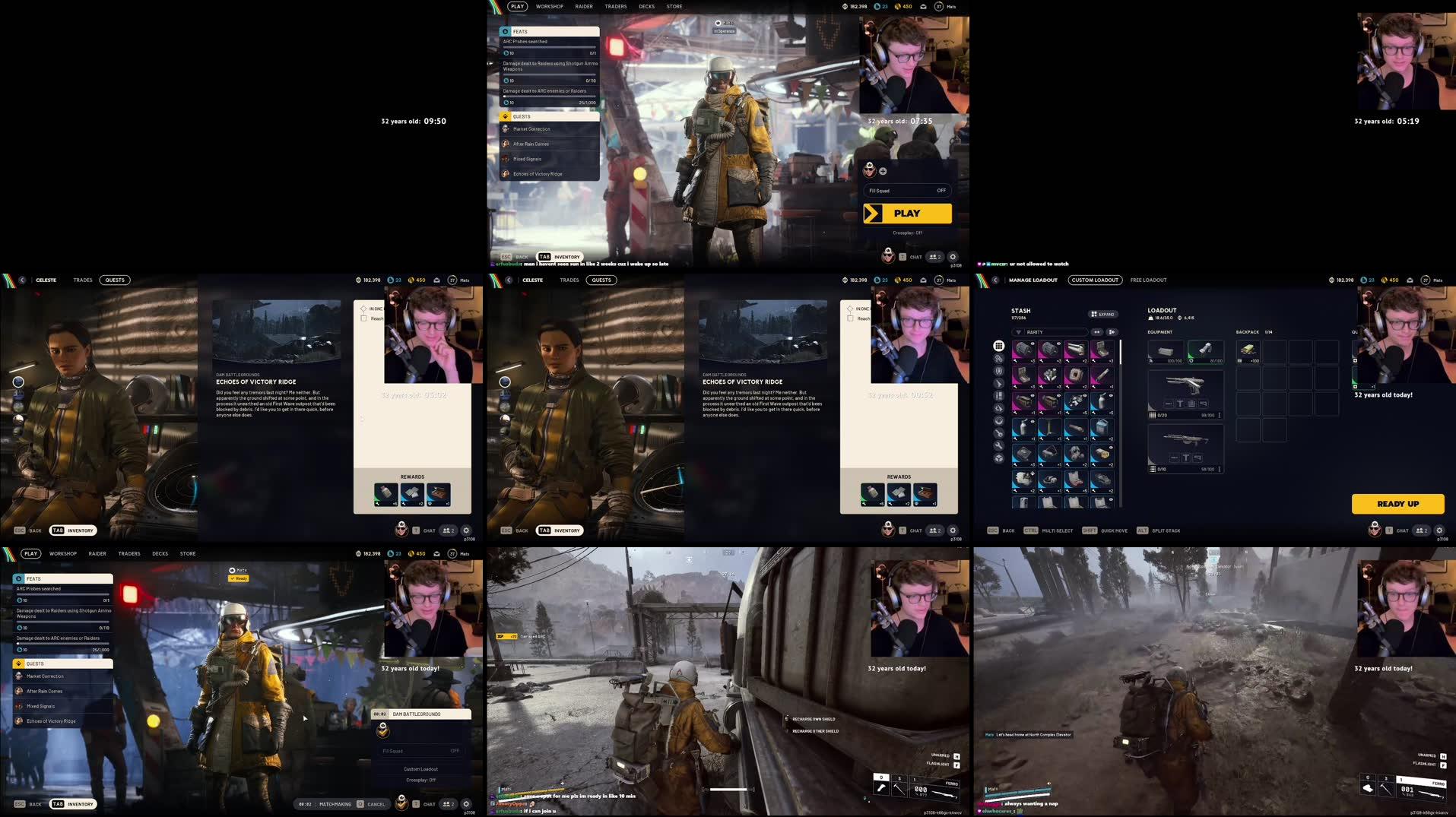Screen dimensions: 1456x817
Task: Open the FREE LOADOUT tab
Action: click(1148, 280)
